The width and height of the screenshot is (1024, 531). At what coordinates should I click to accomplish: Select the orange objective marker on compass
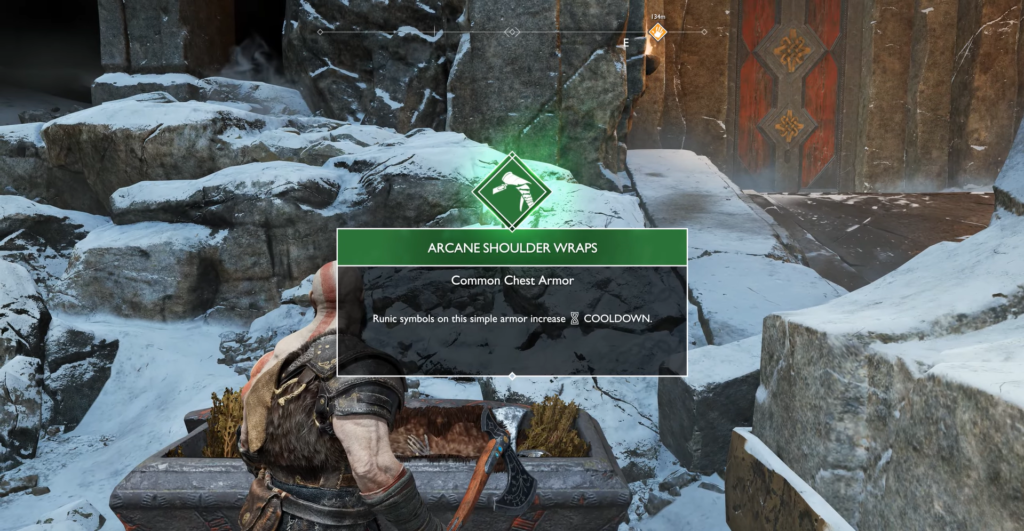tap(657, 32)
